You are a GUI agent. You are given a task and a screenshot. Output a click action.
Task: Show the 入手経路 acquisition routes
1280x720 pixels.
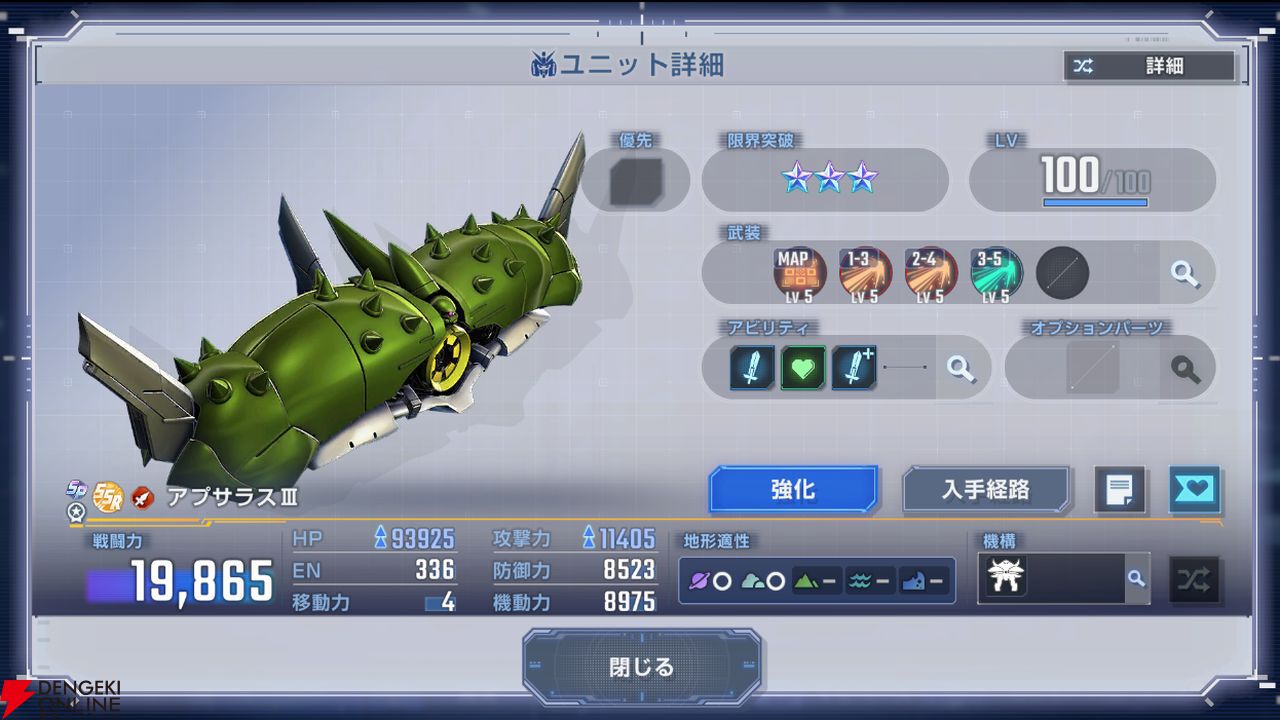986,490
